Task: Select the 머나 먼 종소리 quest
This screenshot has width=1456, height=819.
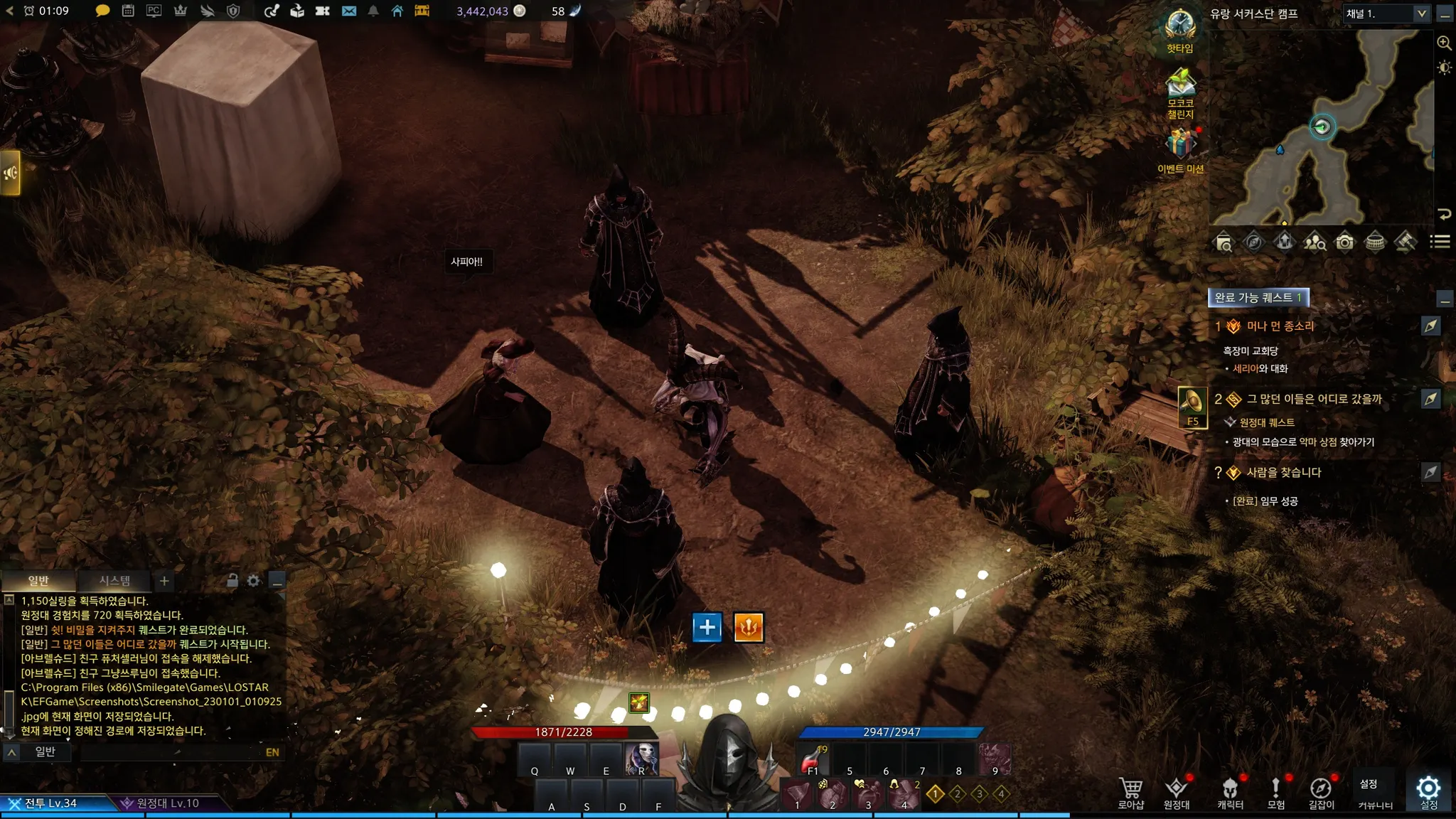Action: (x=1280, y=326)
